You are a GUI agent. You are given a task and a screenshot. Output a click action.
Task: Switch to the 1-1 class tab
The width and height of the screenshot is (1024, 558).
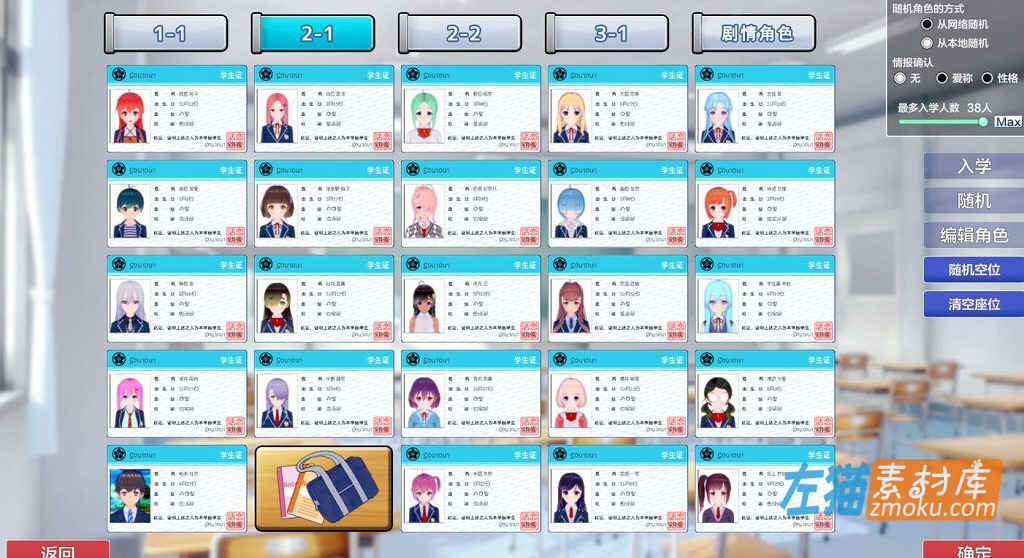[168, 33]
